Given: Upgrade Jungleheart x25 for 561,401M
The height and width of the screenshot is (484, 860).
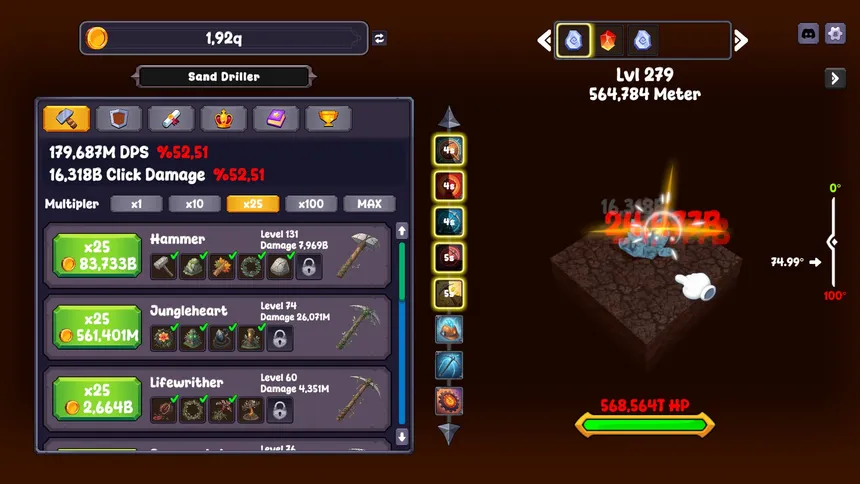Looking at the screenshot, I should pyautogui.click(x=97, y=327).
